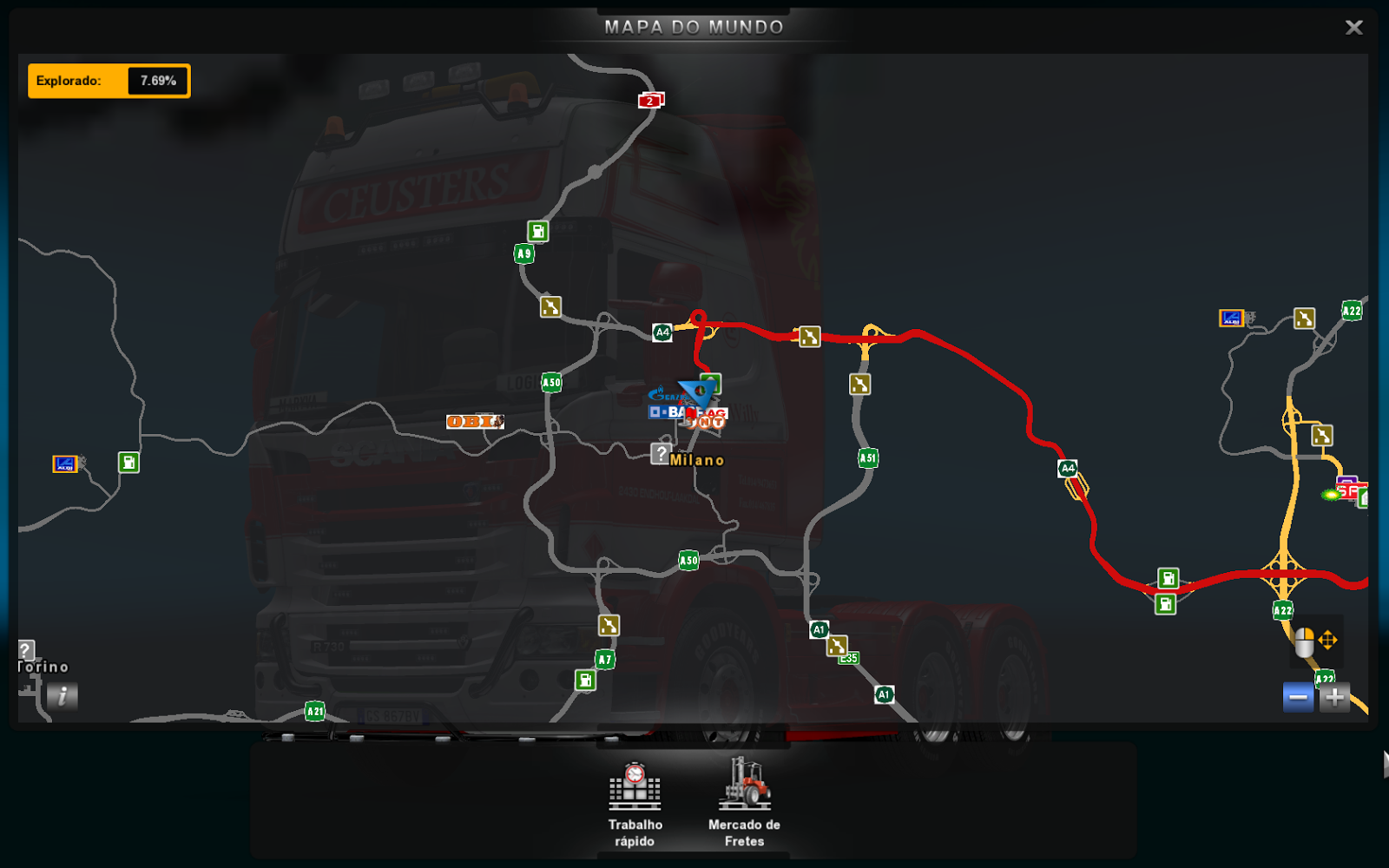
Task: Select the OBI company depot logo
Action: (475, 422)
